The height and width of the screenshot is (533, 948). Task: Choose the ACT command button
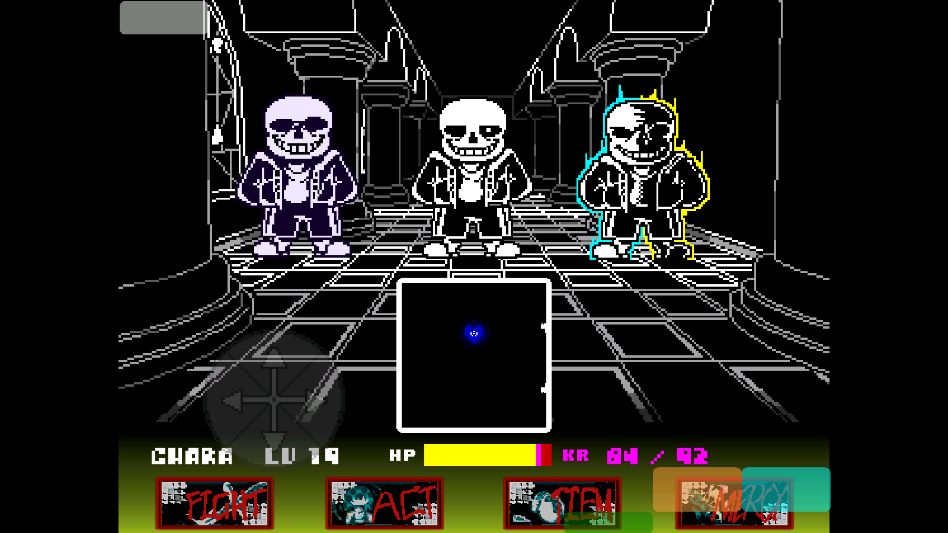click(x=385, y=503)
